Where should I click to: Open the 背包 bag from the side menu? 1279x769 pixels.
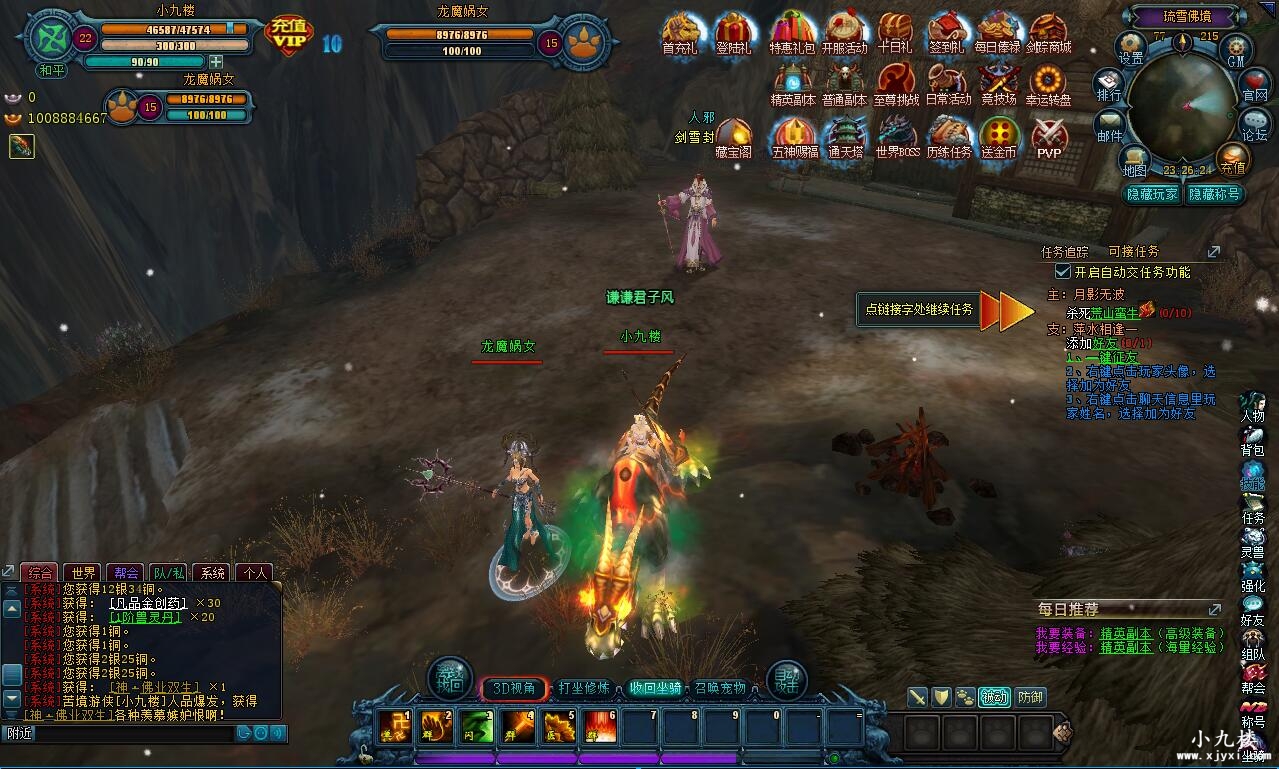click(1252, 441)
